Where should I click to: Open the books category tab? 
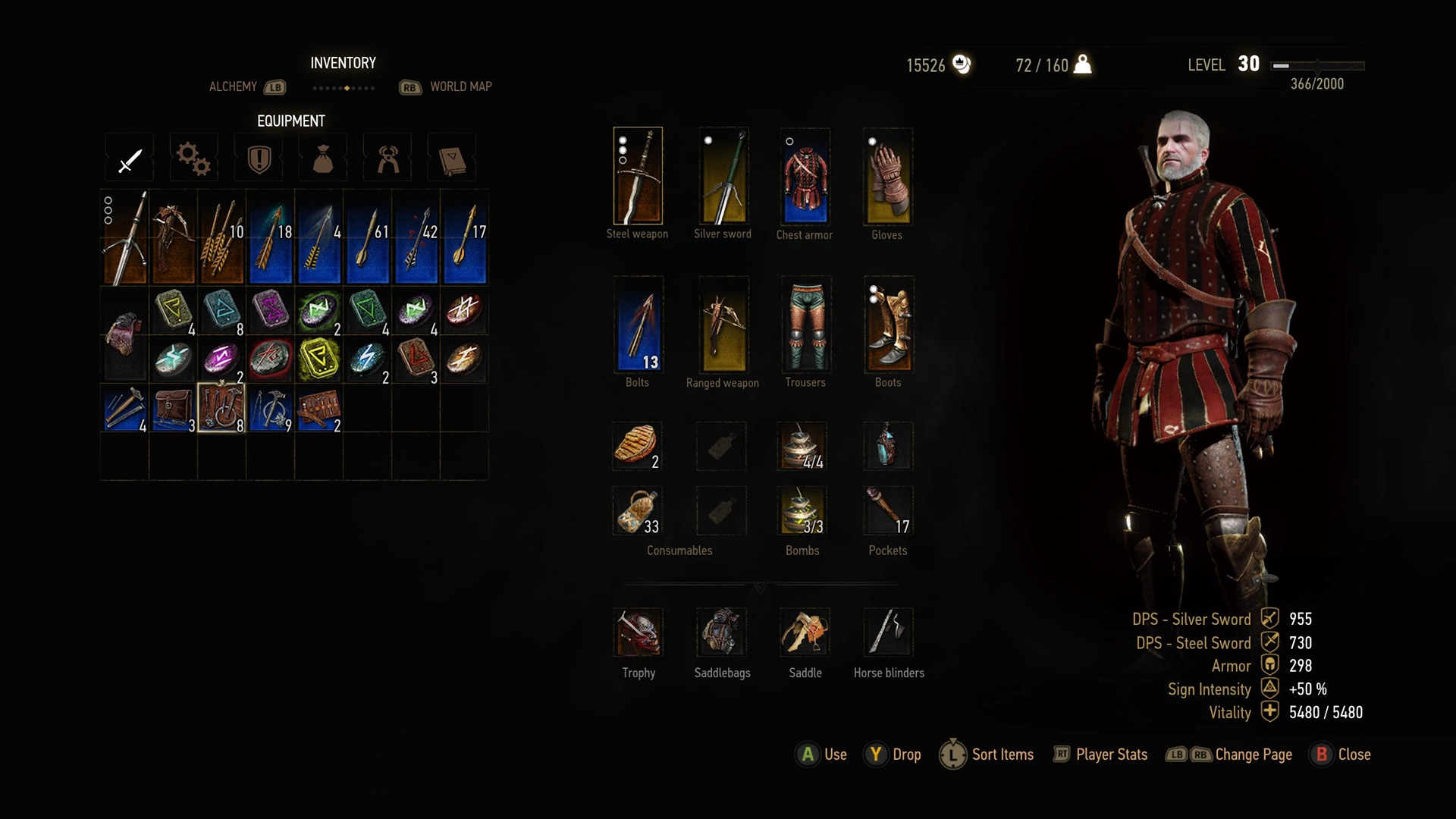click(x=451, y=158)
